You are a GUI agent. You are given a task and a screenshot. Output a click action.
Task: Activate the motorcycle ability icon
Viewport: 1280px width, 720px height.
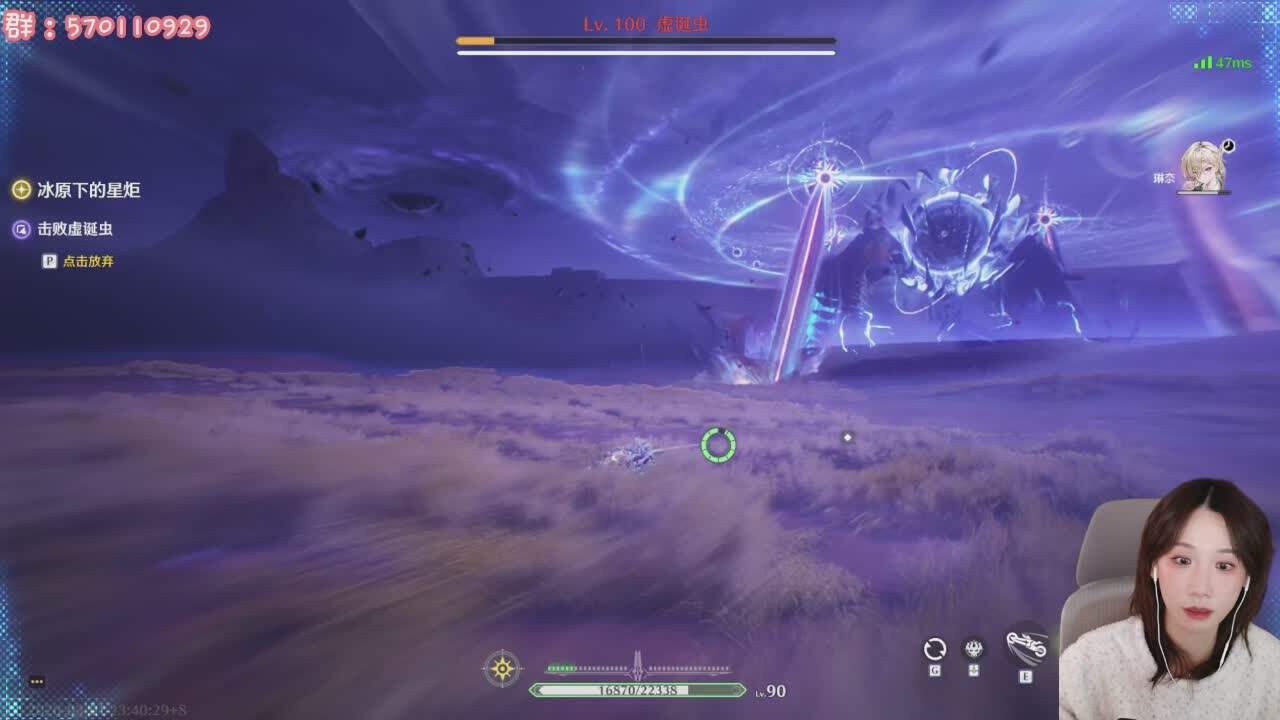[1026, 645]
